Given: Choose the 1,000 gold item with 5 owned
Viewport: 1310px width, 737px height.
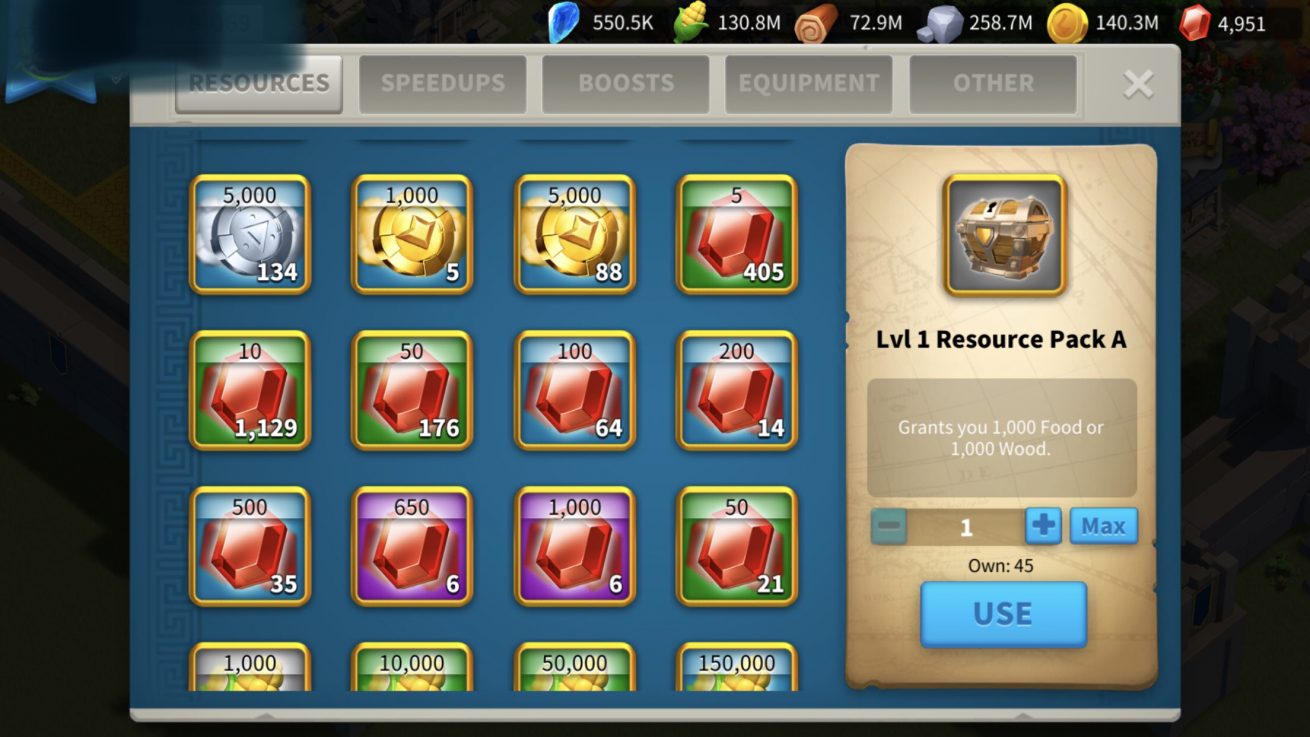Looking at the screenshot, I should pos(412,234).
